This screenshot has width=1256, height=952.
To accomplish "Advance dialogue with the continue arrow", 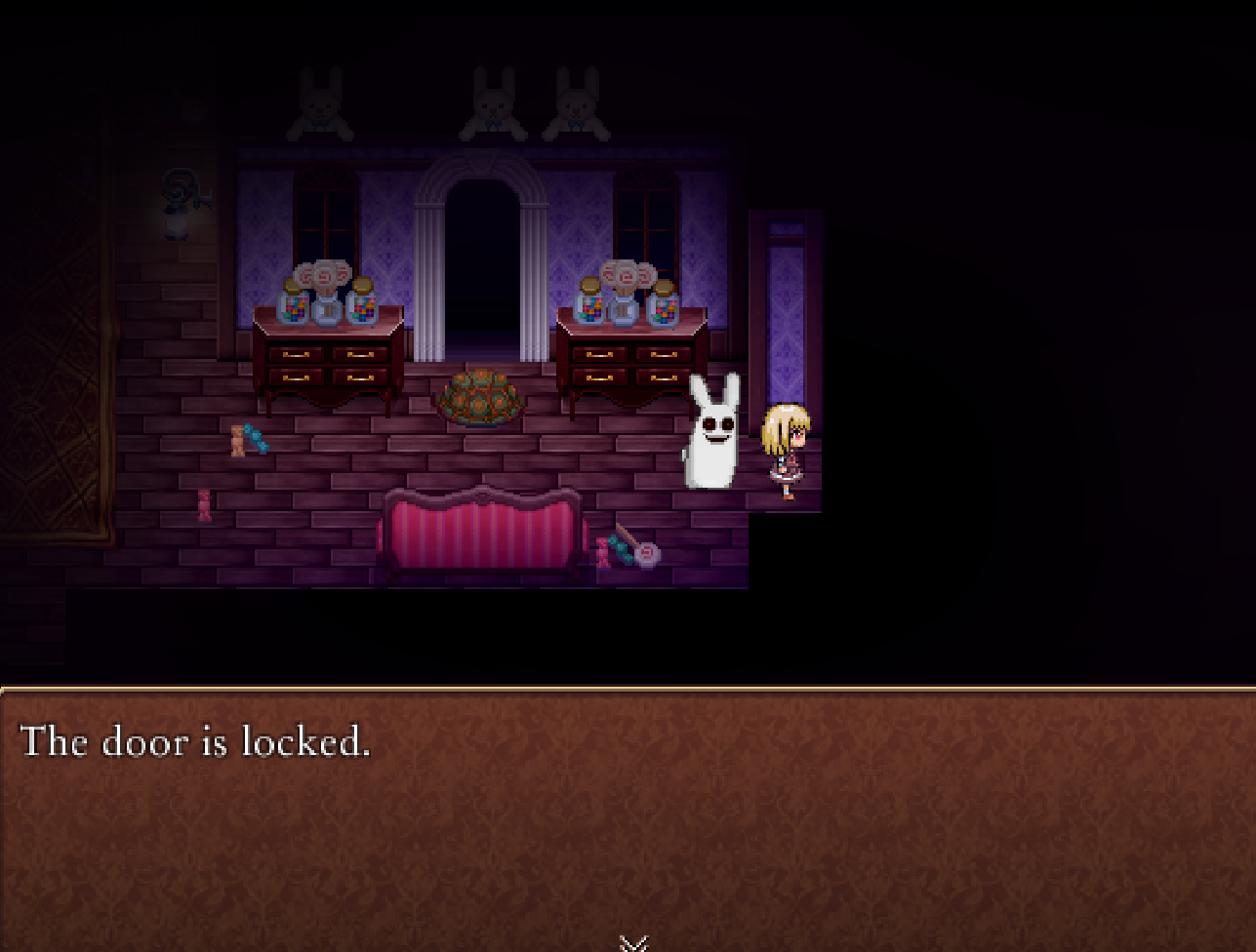I will click(x=633, y=942).
